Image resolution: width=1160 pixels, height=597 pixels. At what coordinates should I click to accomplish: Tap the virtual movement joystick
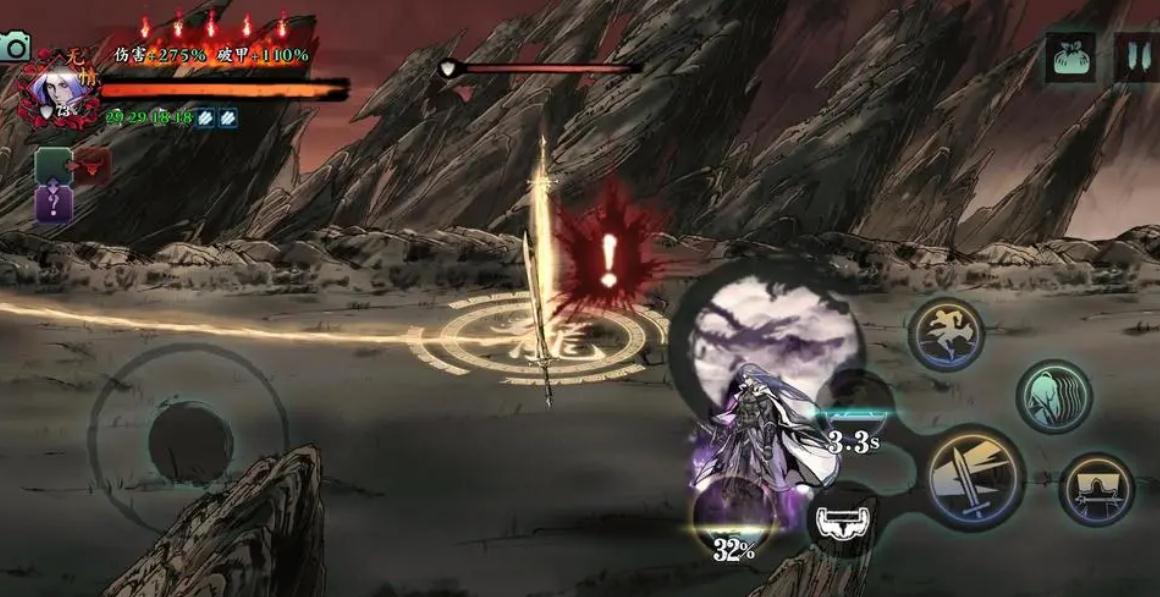(x=189, y=442)
